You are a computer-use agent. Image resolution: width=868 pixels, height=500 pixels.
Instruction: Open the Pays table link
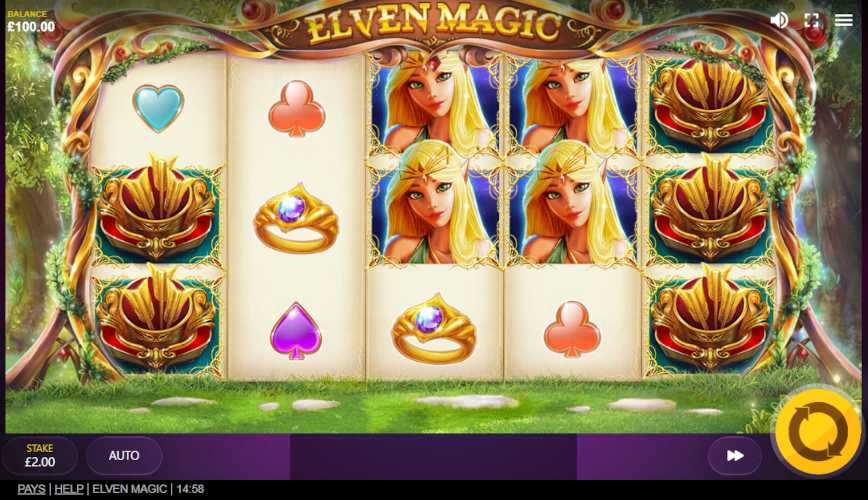pyautogui.click(x=31, y=489)
